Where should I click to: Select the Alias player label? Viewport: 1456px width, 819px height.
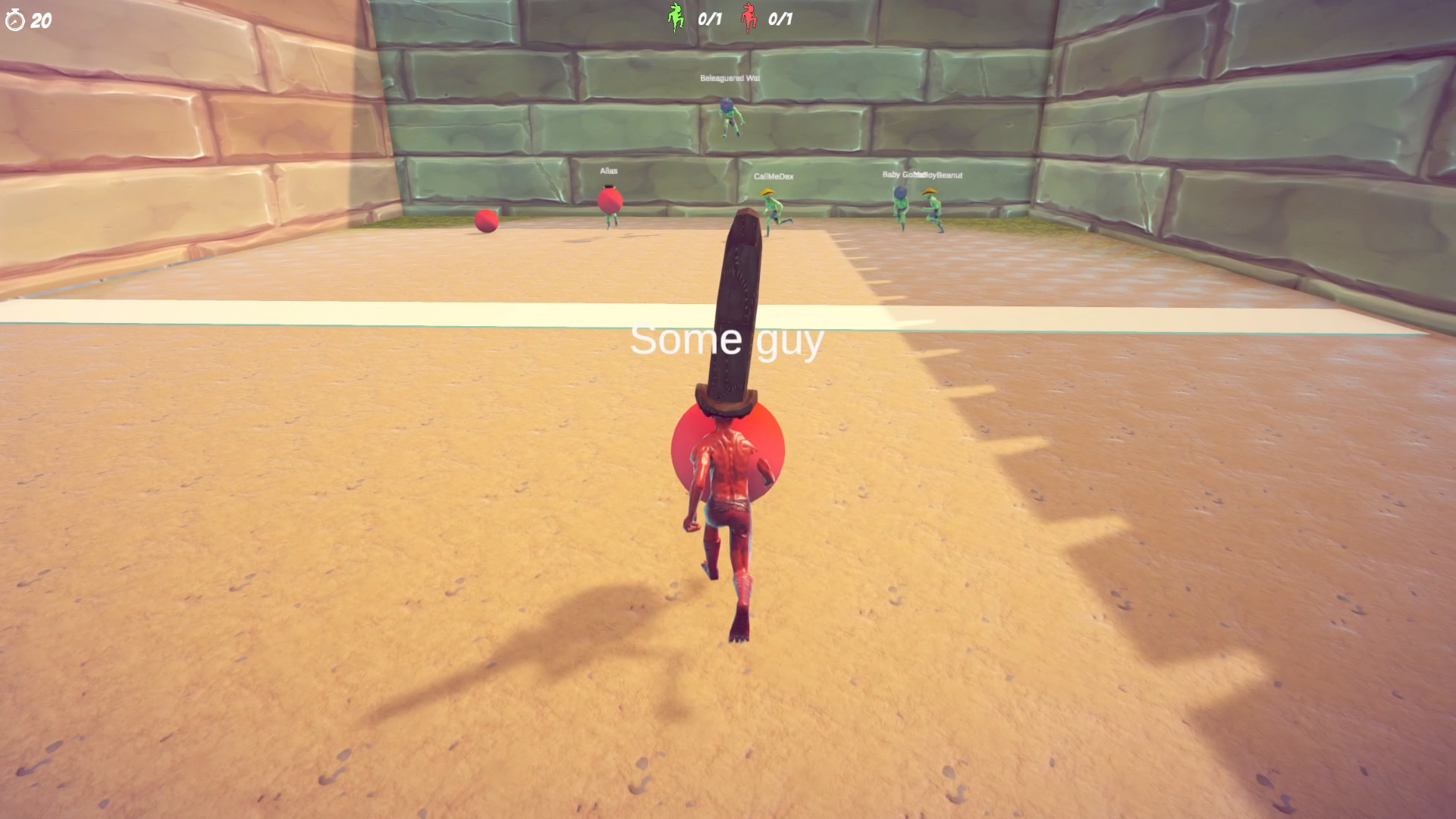(610, 171)
